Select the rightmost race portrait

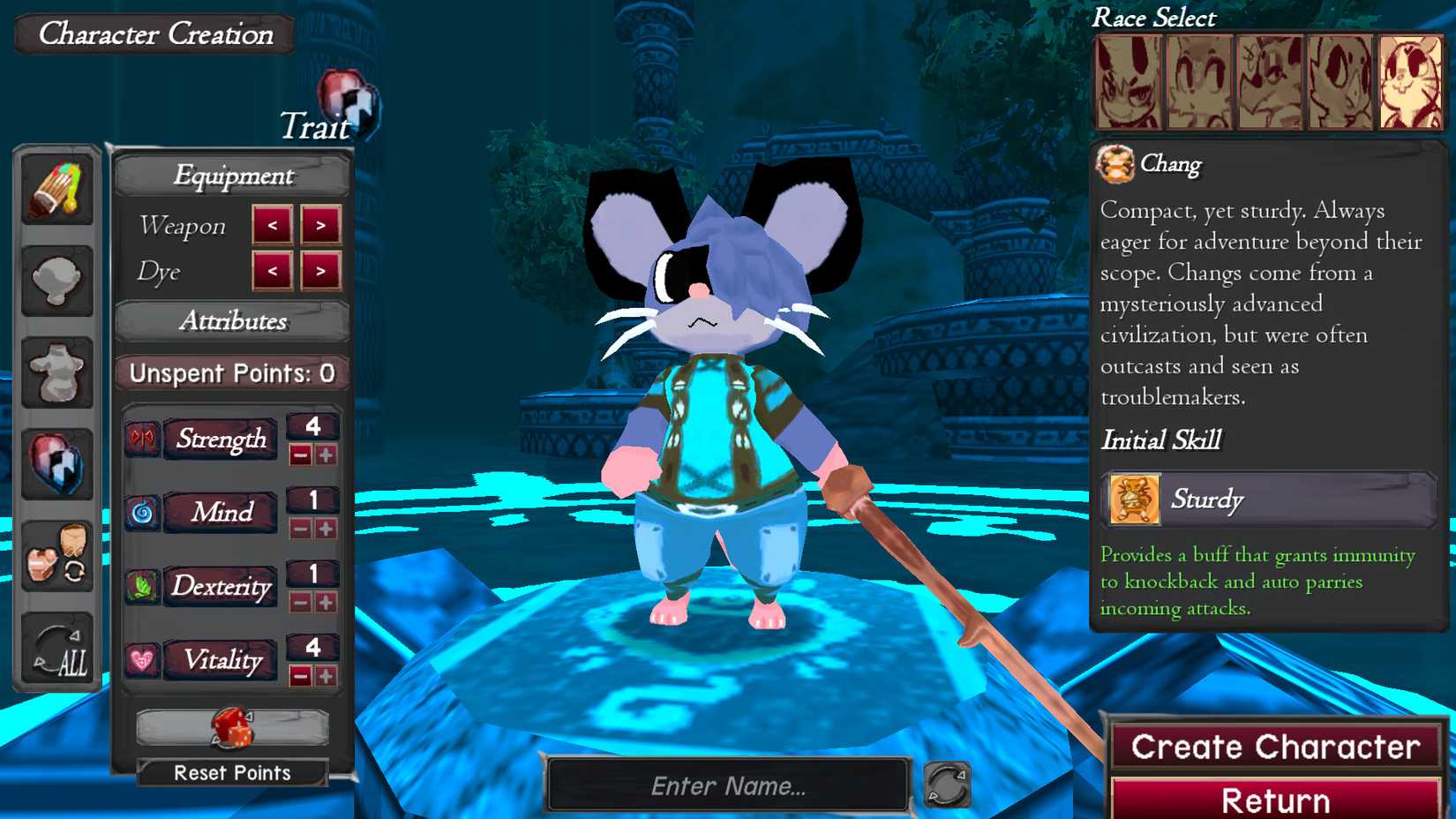click(1409, 82)
